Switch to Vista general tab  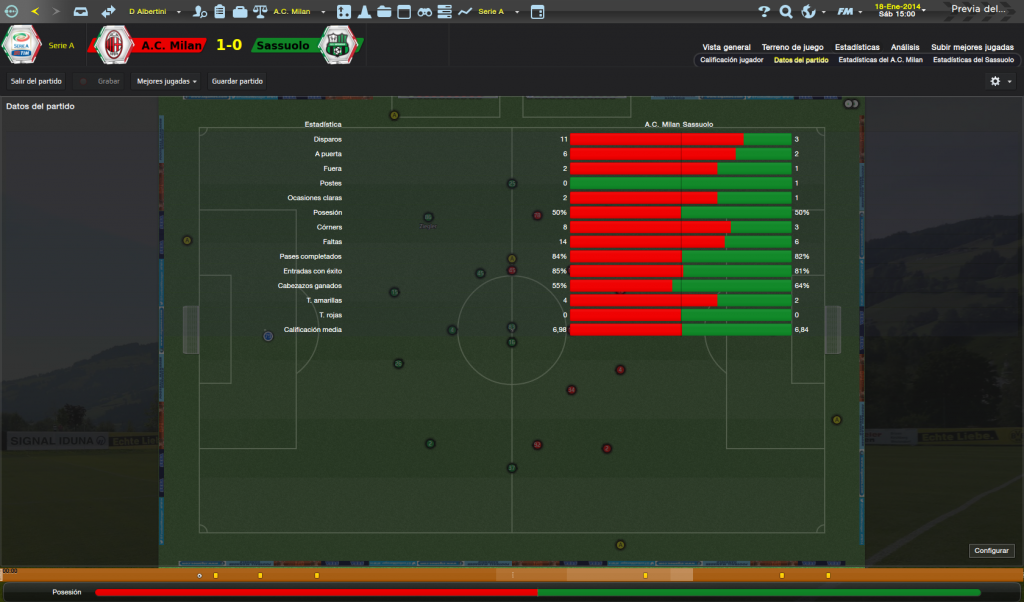(x=726, y=47)
